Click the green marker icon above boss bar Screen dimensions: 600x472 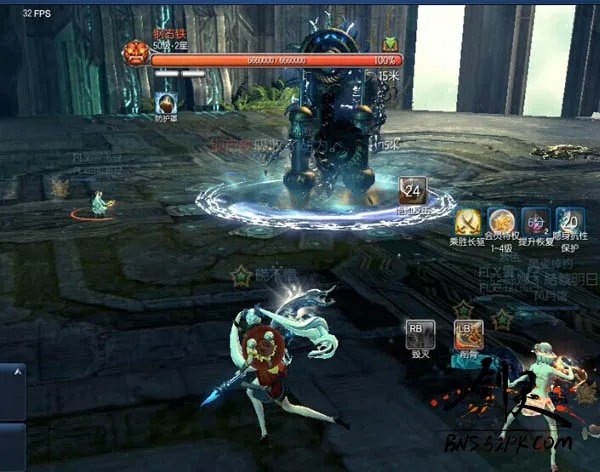(x=391, y=44)
